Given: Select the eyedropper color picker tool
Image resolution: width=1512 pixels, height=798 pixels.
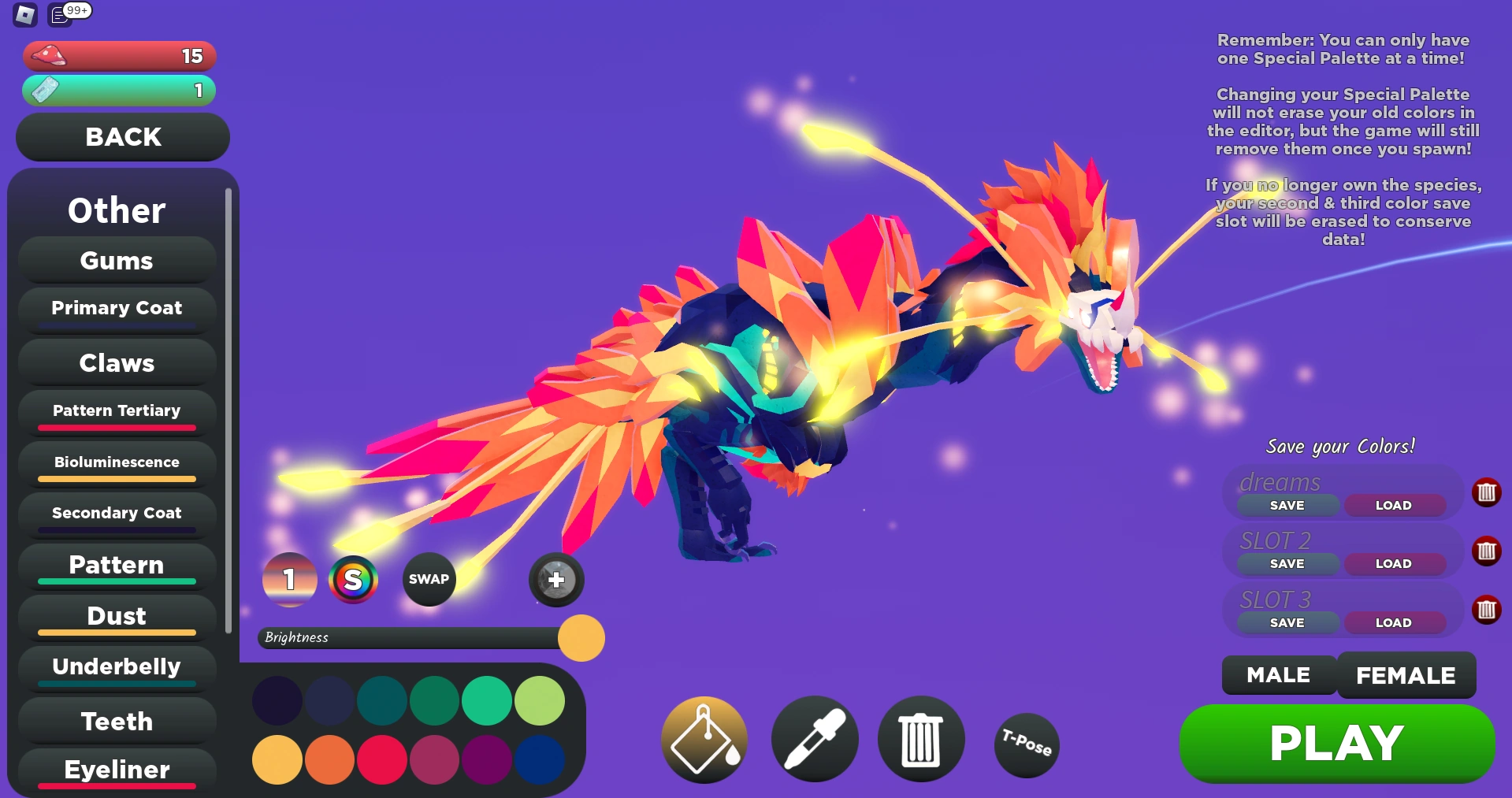Looking at the screenshot, I should tap(814, 740).
